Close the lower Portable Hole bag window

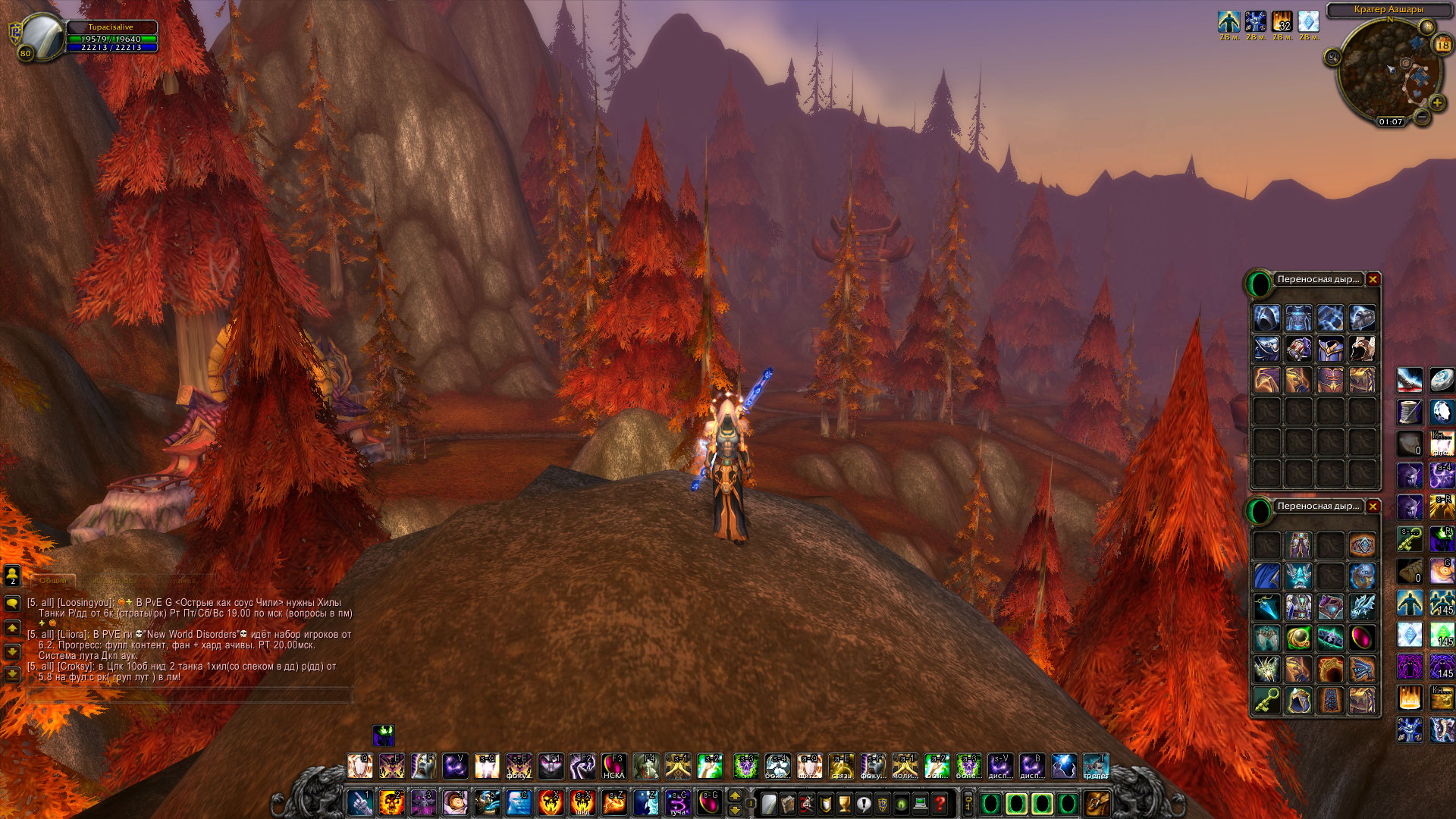click(1373, 506)
